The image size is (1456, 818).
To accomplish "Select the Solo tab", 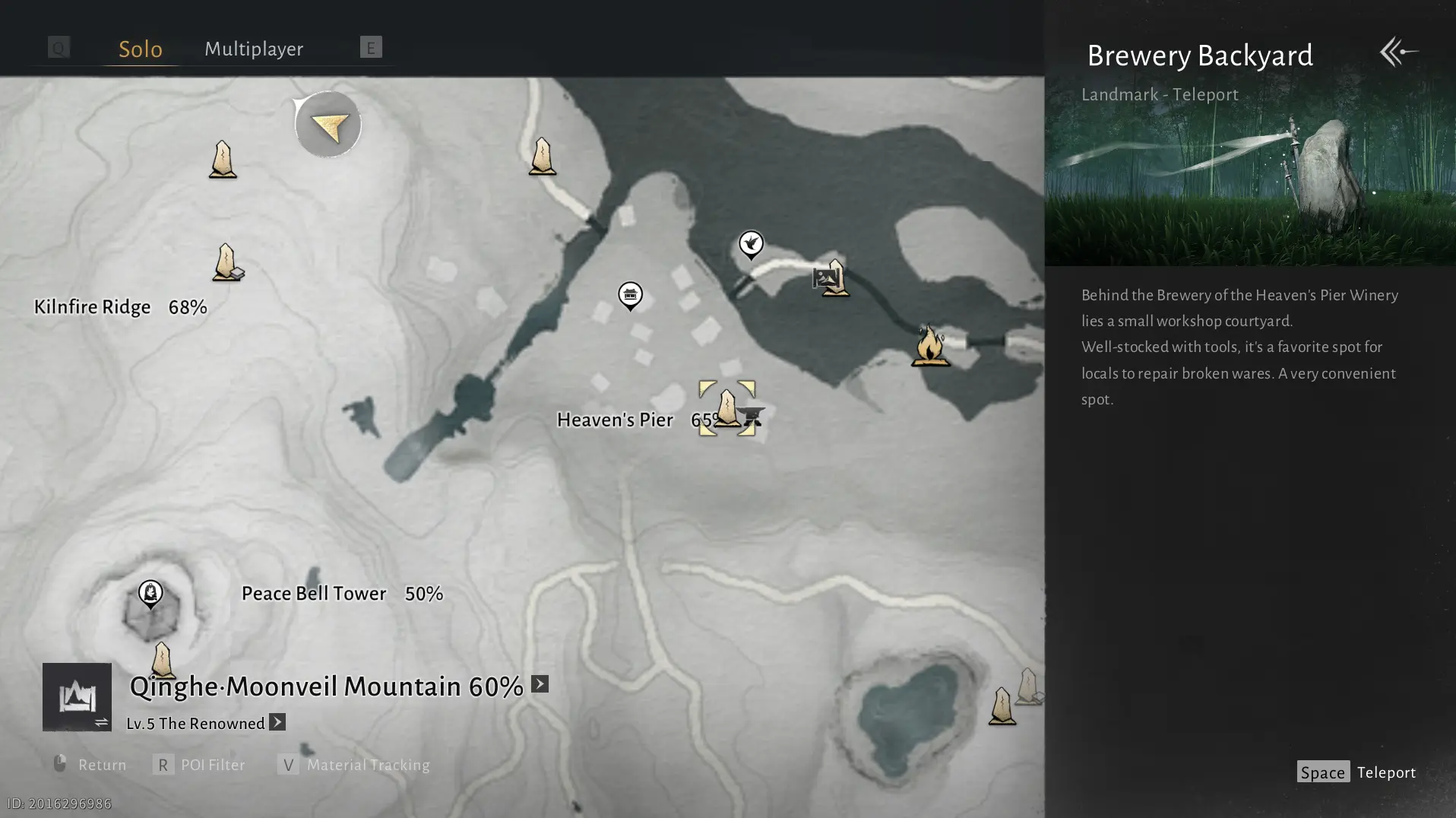I will click(x=141, y=49).
